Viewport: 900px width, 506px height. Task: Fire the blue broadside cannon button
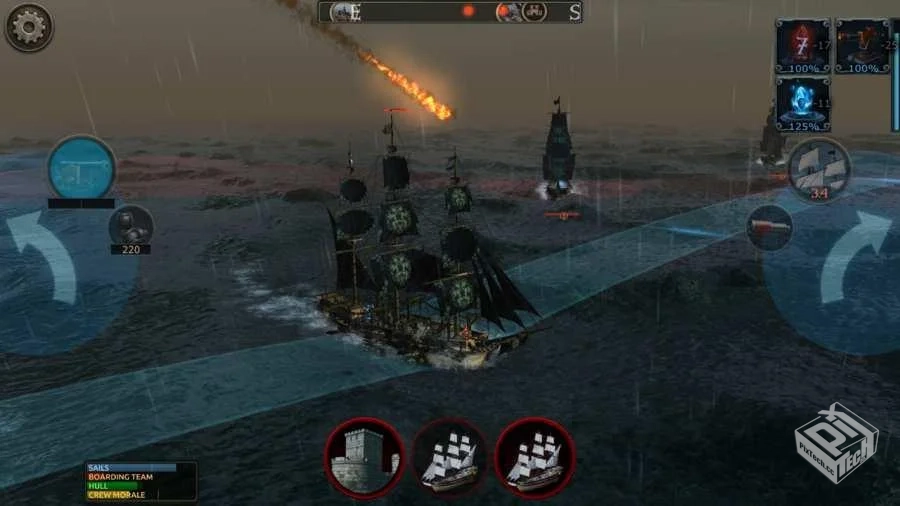81,167
